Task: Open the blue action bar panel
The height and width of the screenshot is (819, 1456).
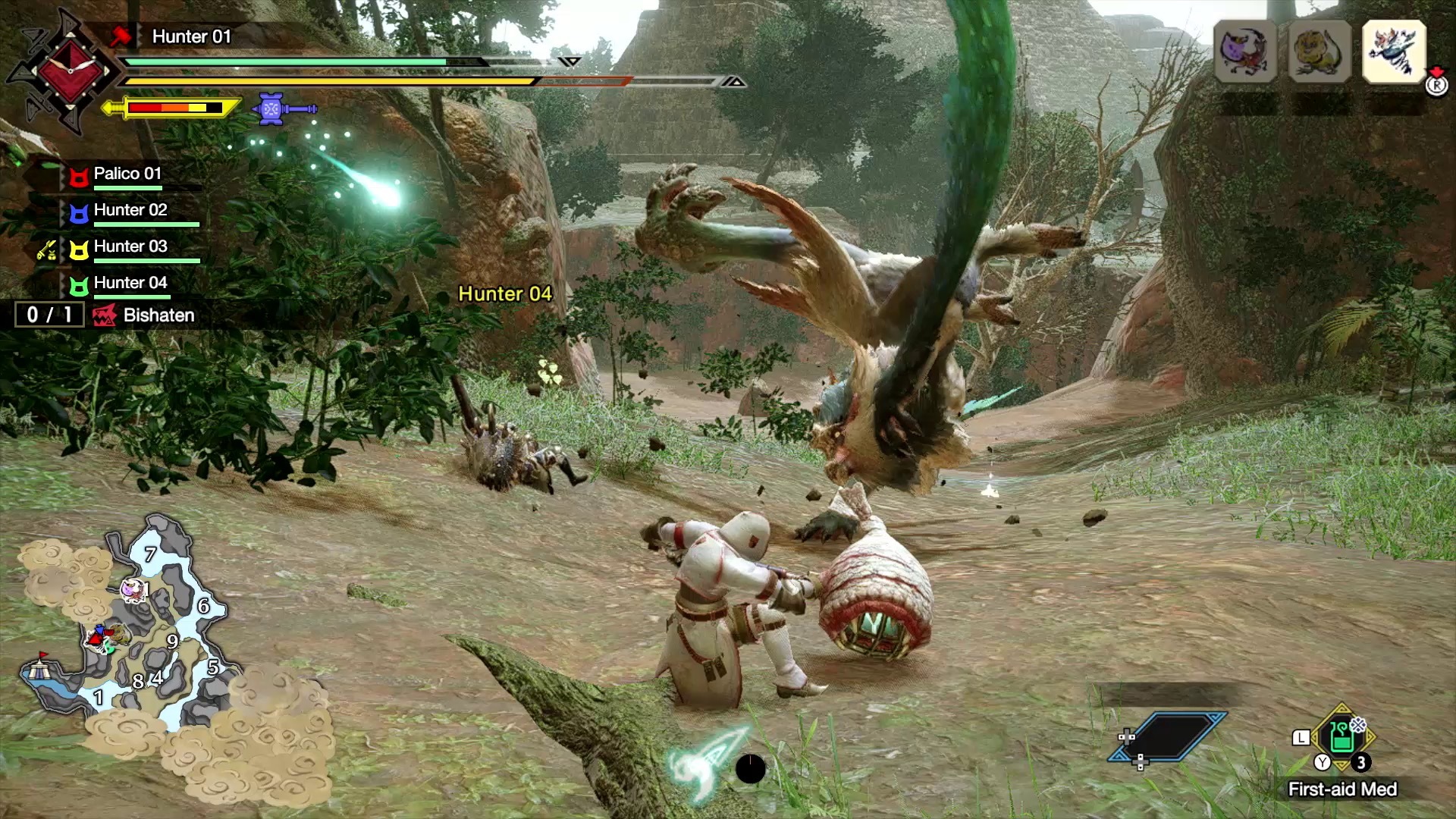Action: point(1168,736)
